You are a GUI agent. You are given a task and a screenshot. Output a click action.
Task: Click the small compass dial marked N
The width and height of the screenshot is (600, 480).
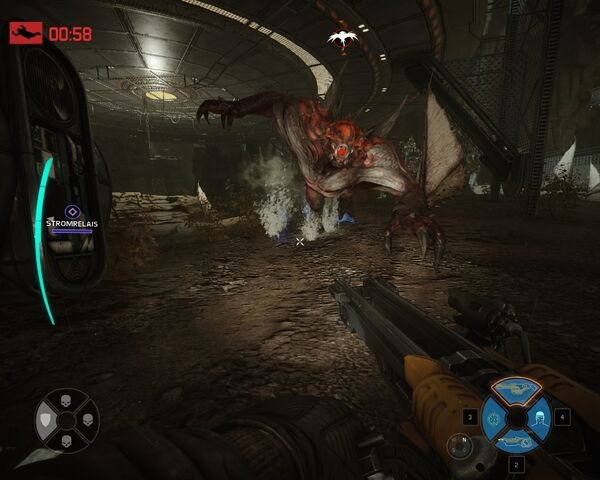458,444
